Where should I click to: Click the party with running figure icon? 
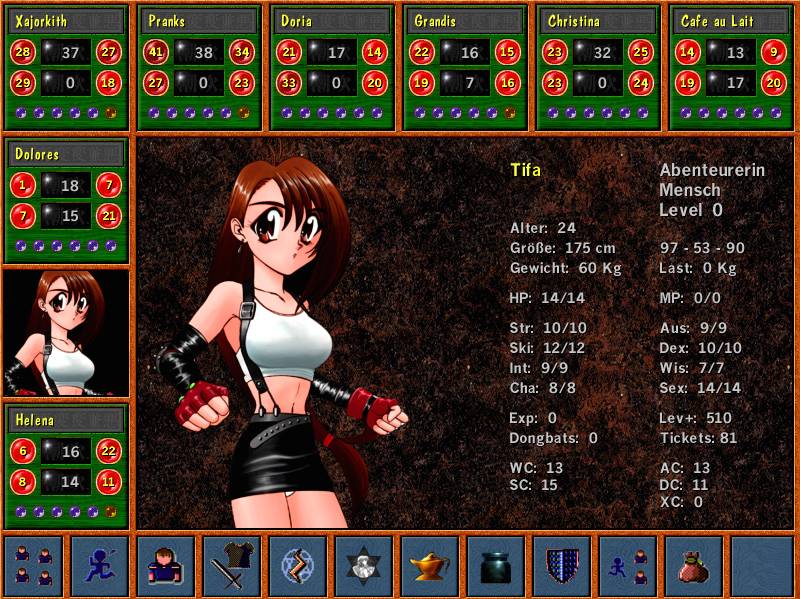628,565
